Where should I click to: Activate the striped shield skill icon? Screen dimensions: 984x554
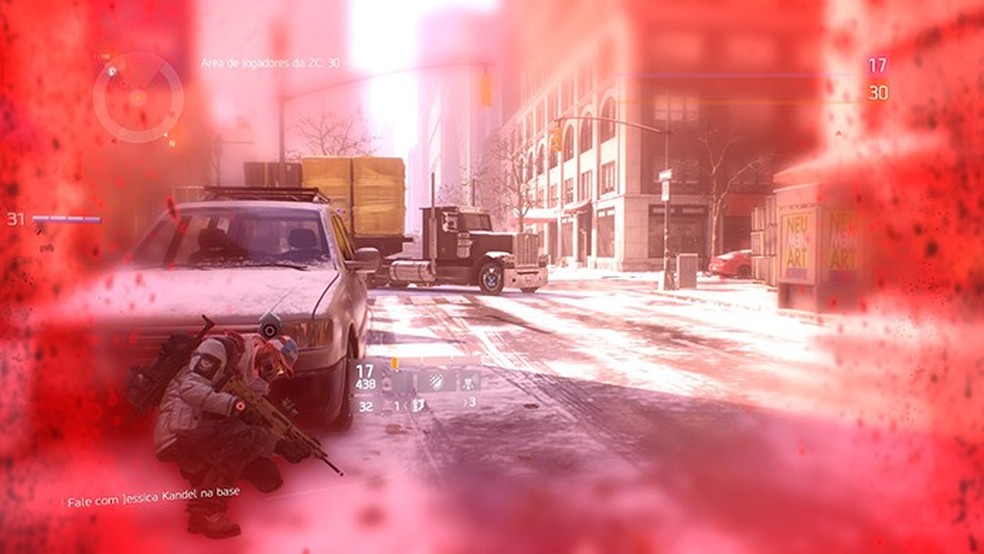point(437,379)
